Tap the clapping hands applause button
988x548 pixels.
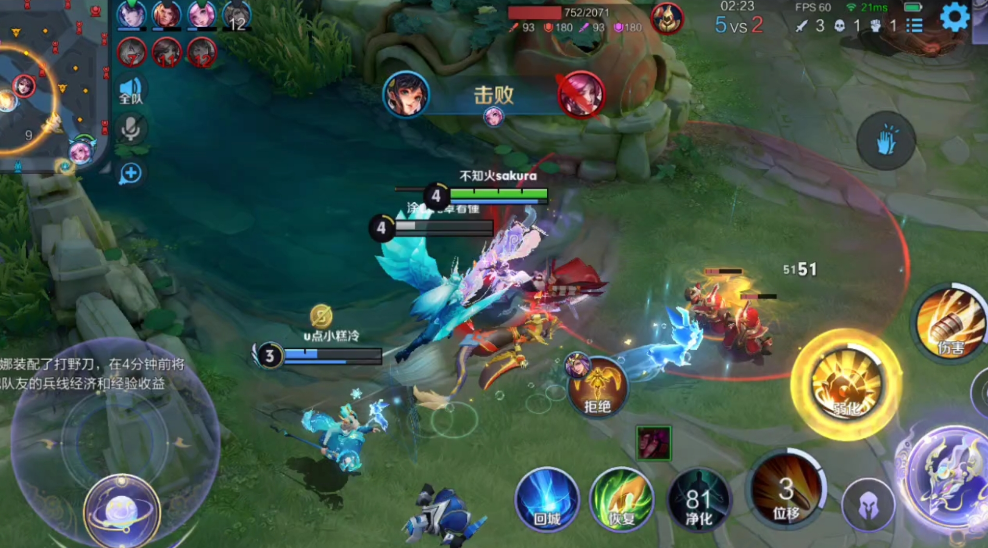pos(886,141)
